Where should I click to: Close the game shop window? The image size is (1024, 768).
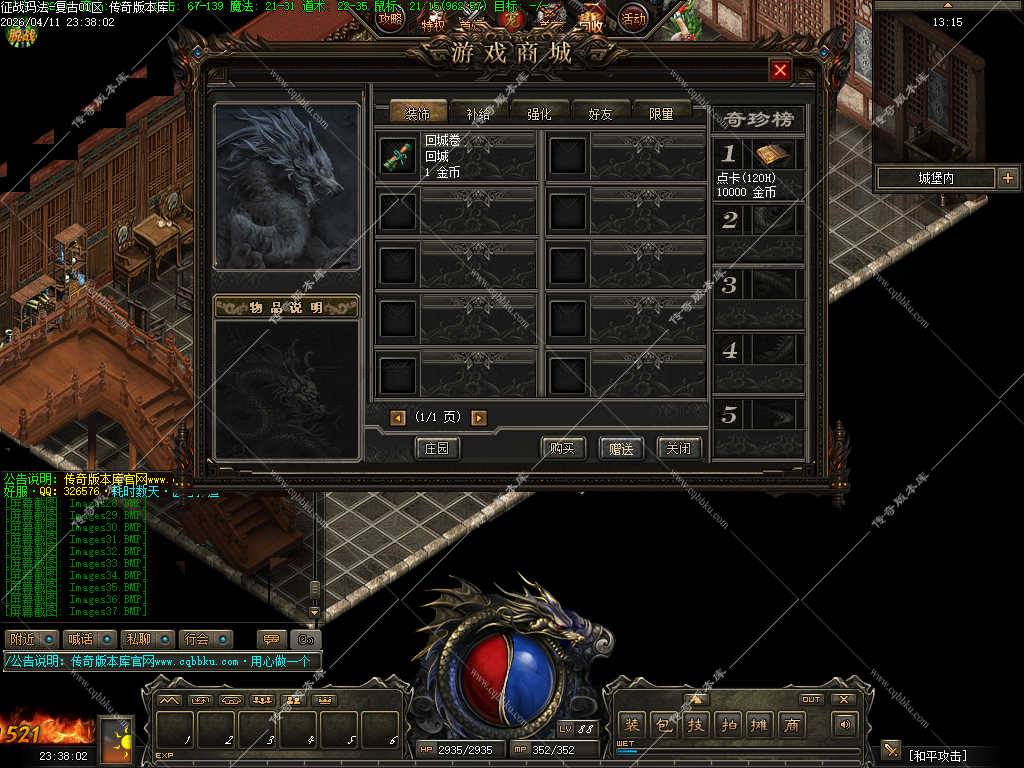tap(781, 70)
